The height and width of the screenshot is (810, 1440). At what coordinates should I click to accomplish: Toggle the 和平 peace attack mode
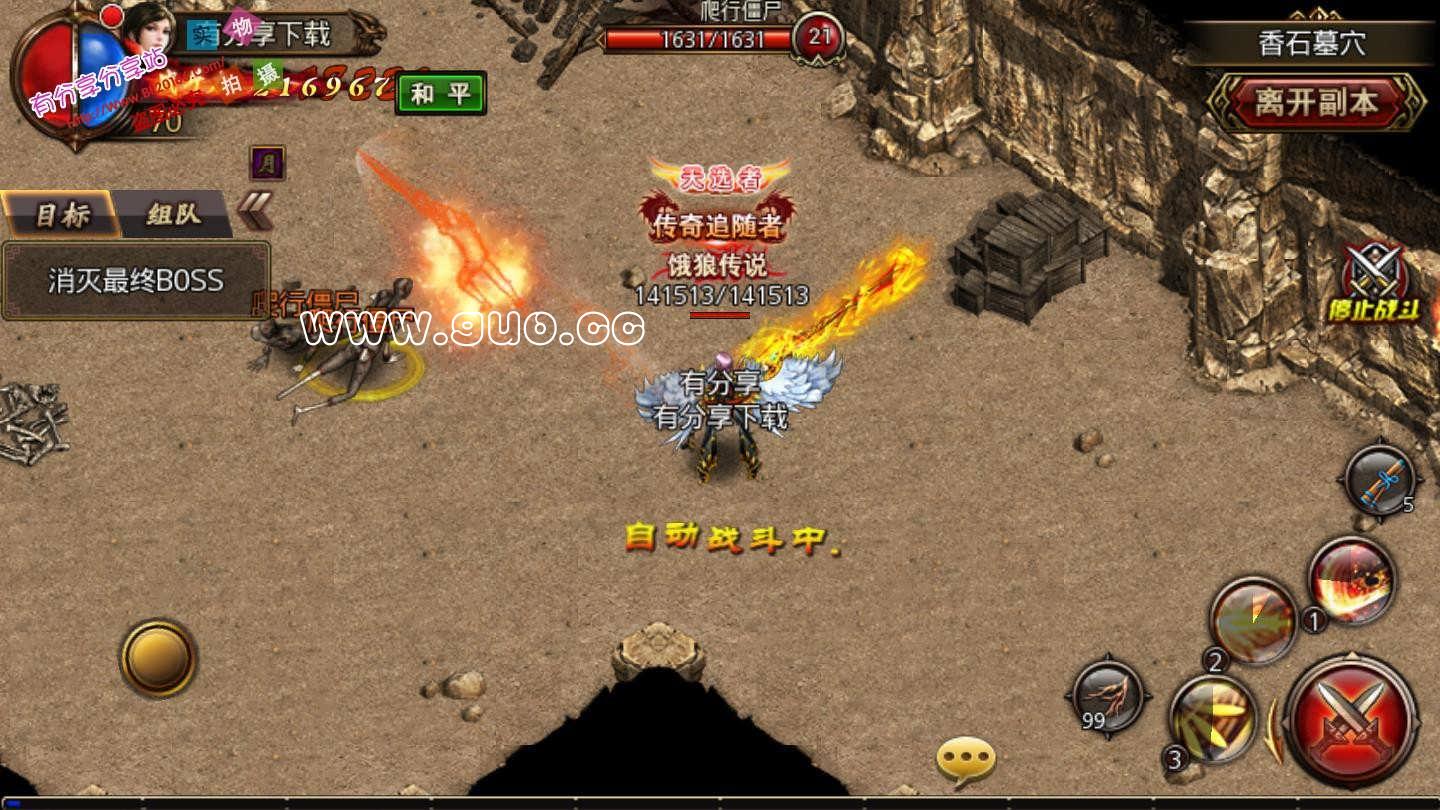coord(439,94)
